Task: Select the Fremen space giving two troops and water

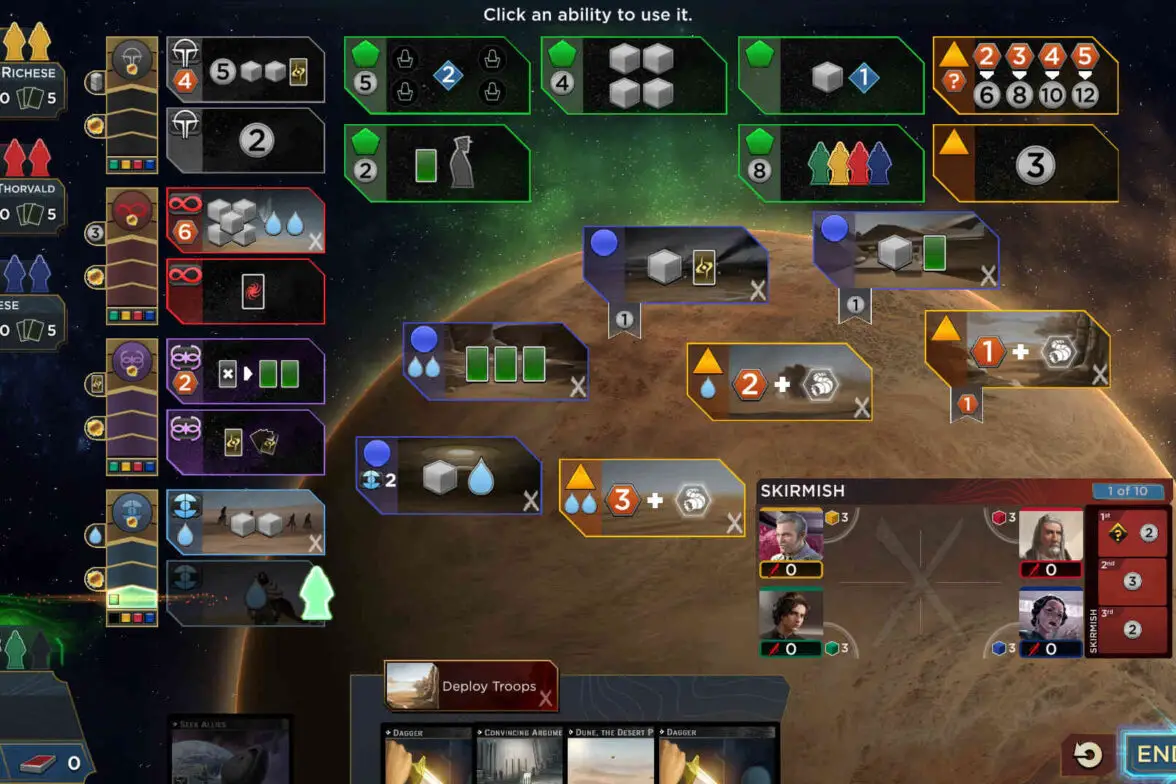Action: coord(246,522)
